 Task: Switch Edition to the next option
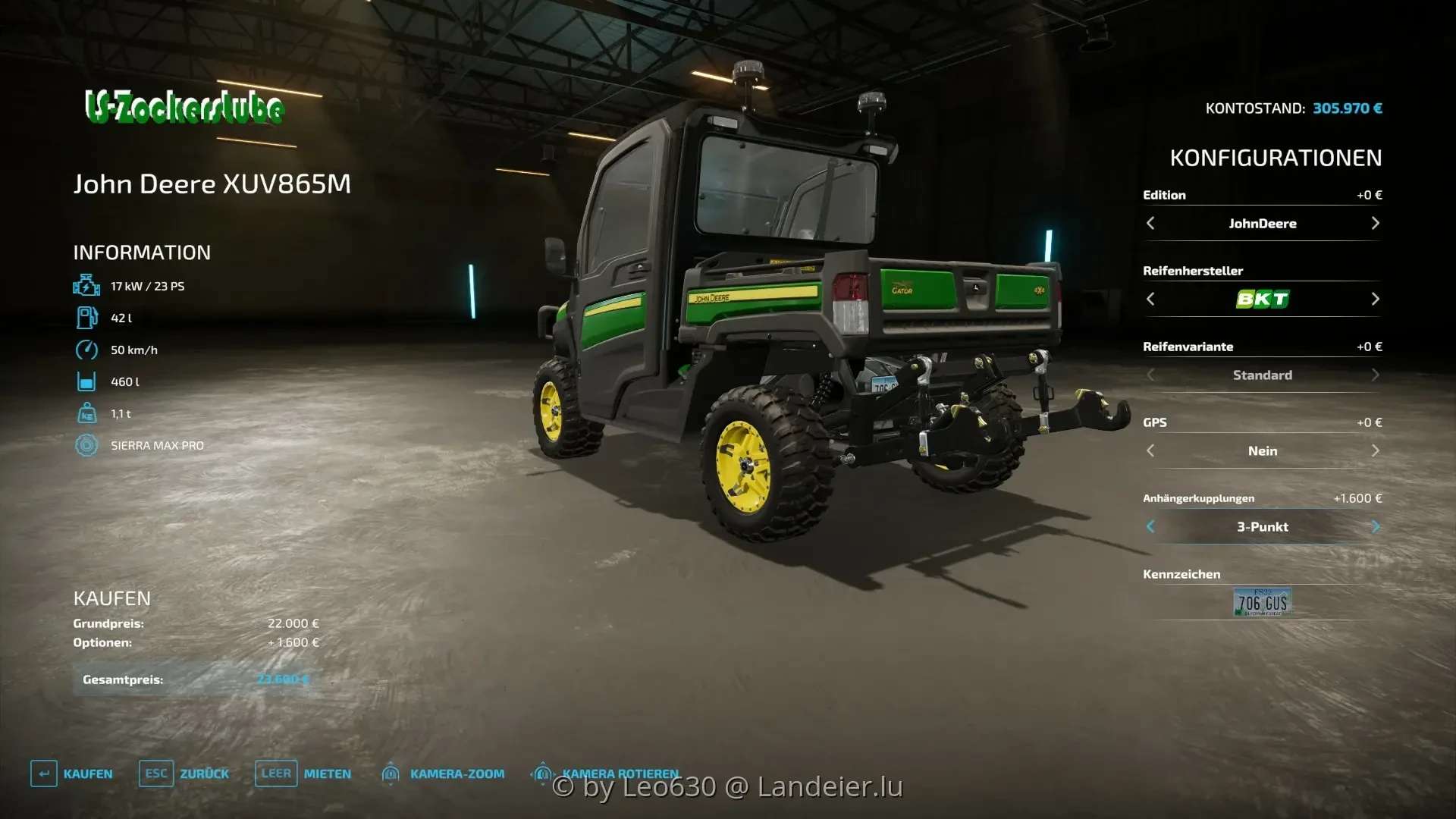coord(1375,223)
